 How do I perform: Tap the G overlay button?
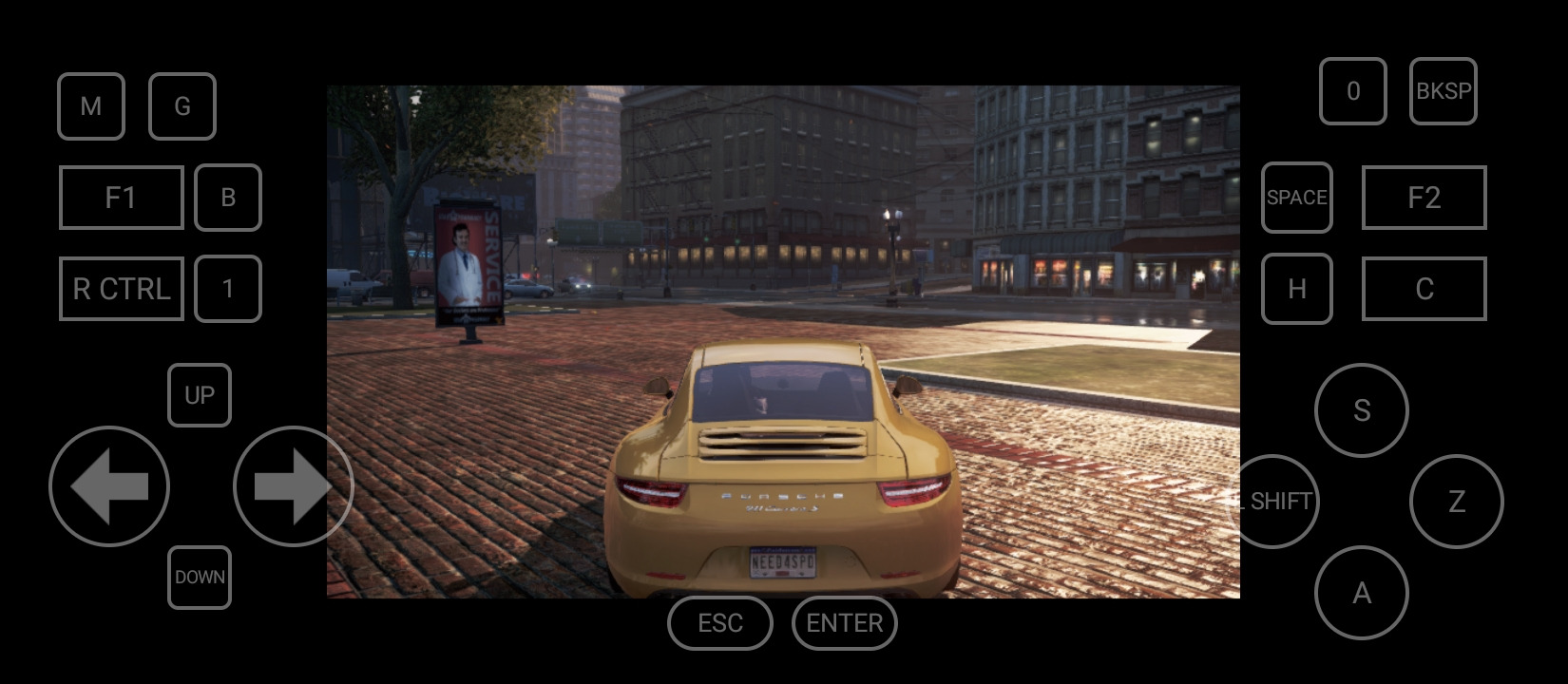[x=182, y=106]
